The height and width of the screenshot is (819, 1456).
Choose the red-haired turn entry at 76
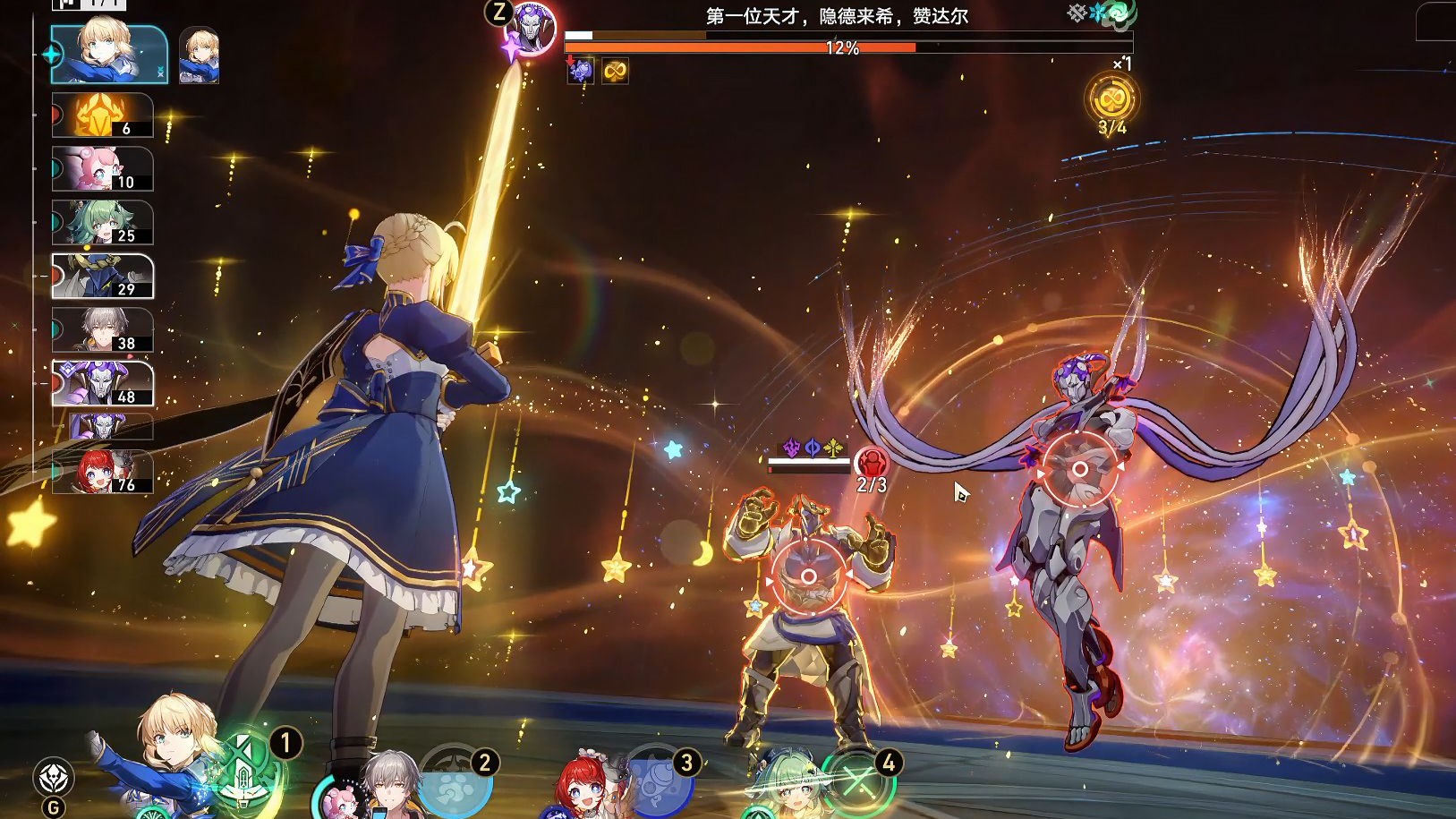click(x=102, y=472)
